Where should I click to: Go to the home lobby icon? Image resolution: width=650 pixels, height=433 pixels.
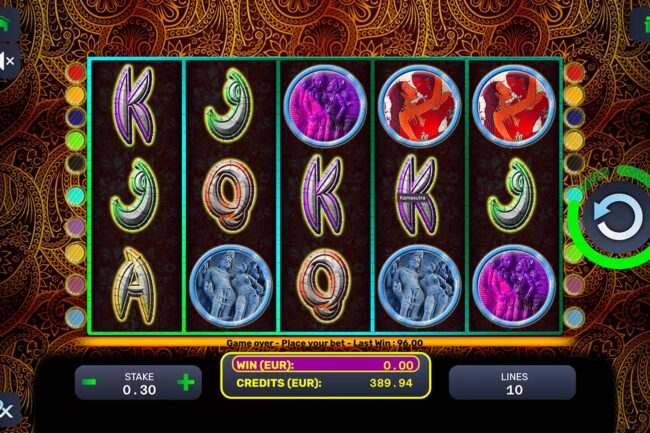[x=7, y=18]
